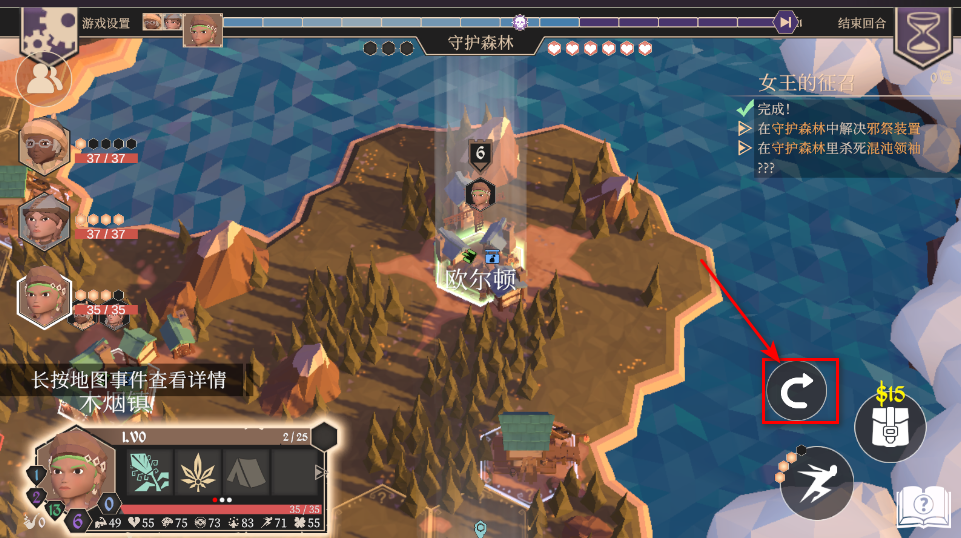Select the party member wearing glasses
The image size is (961, 538).
tap(44, 145)
